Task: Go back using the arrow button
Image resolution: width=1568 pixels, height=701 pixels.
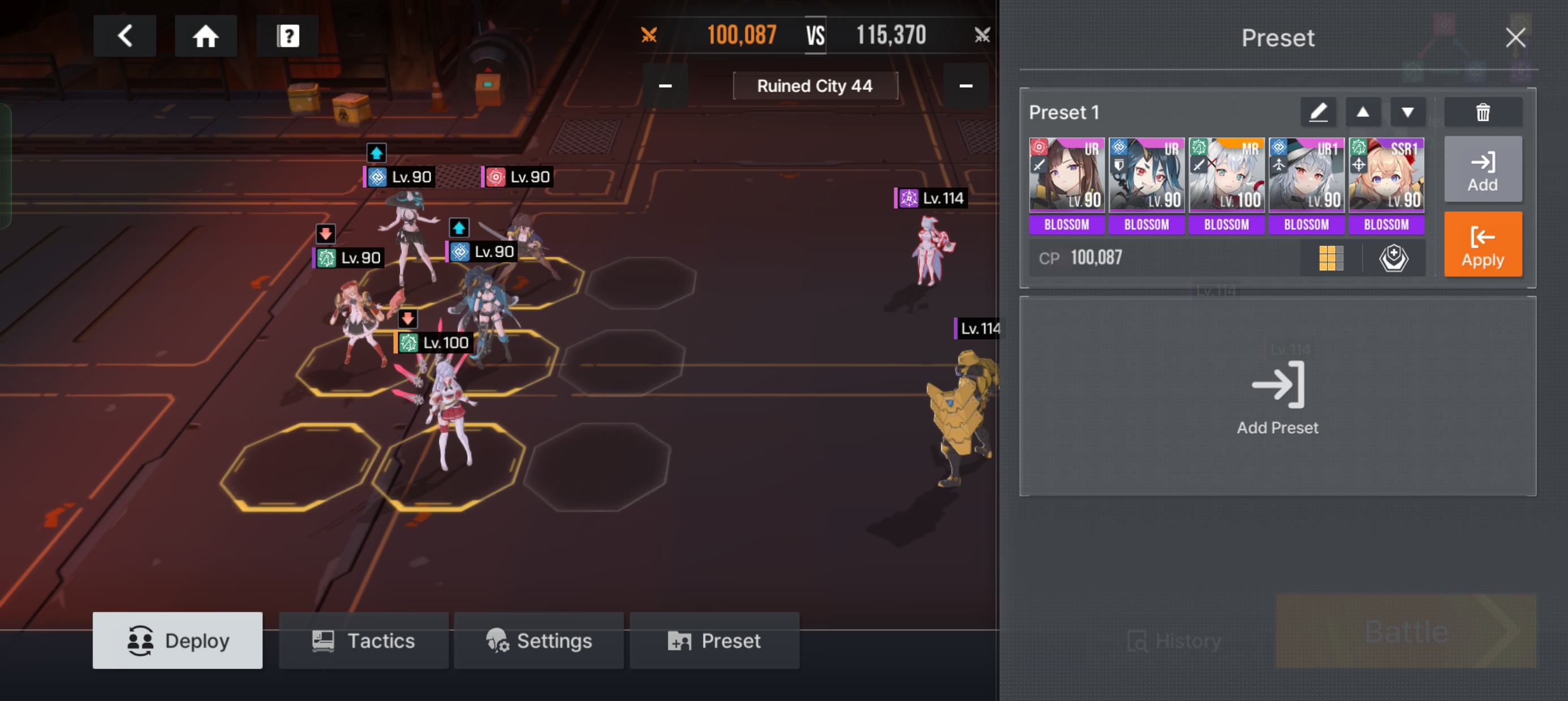Action: 125,36
